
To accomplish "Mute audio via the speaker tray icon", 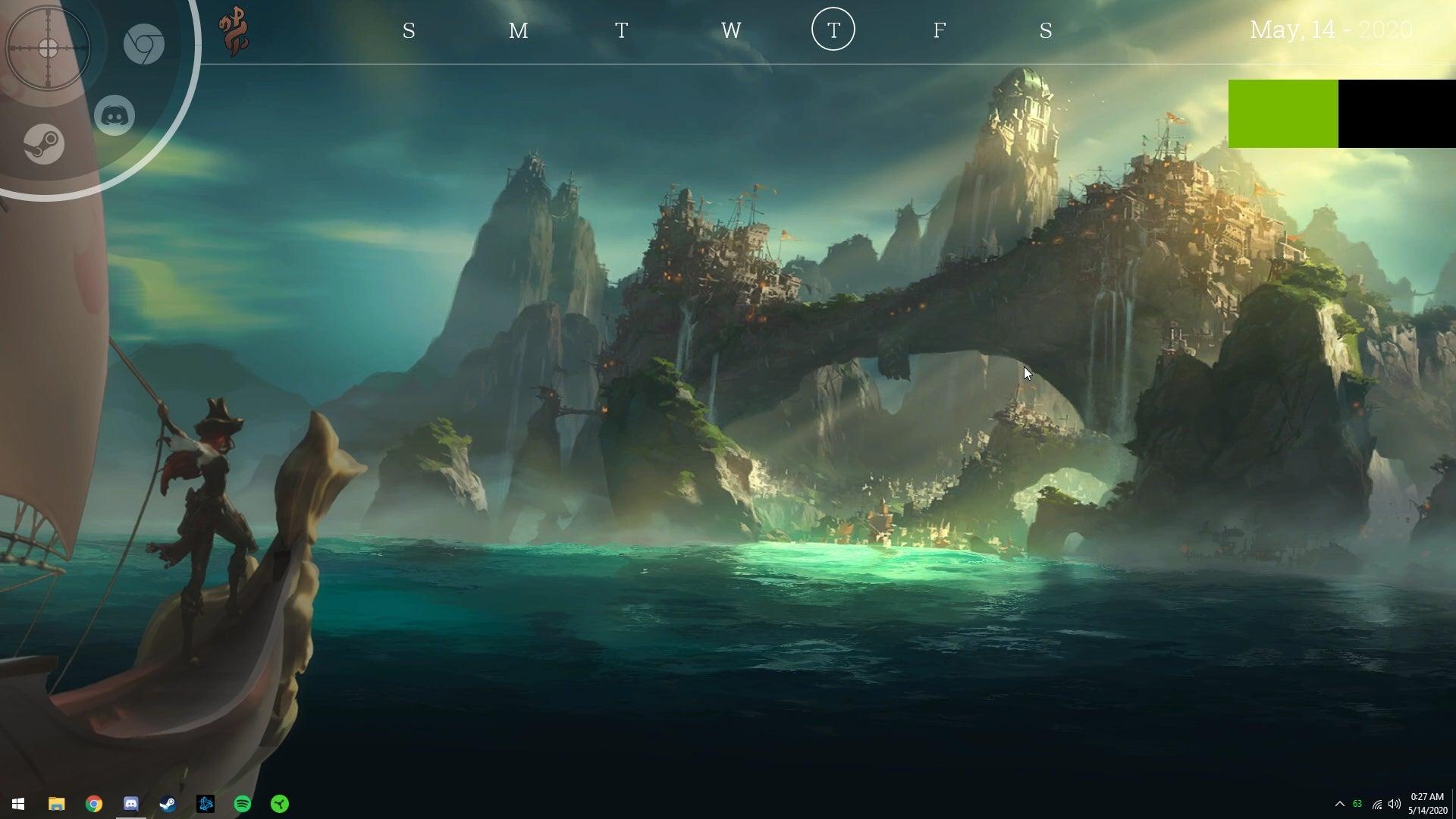I will (1394, 804).
